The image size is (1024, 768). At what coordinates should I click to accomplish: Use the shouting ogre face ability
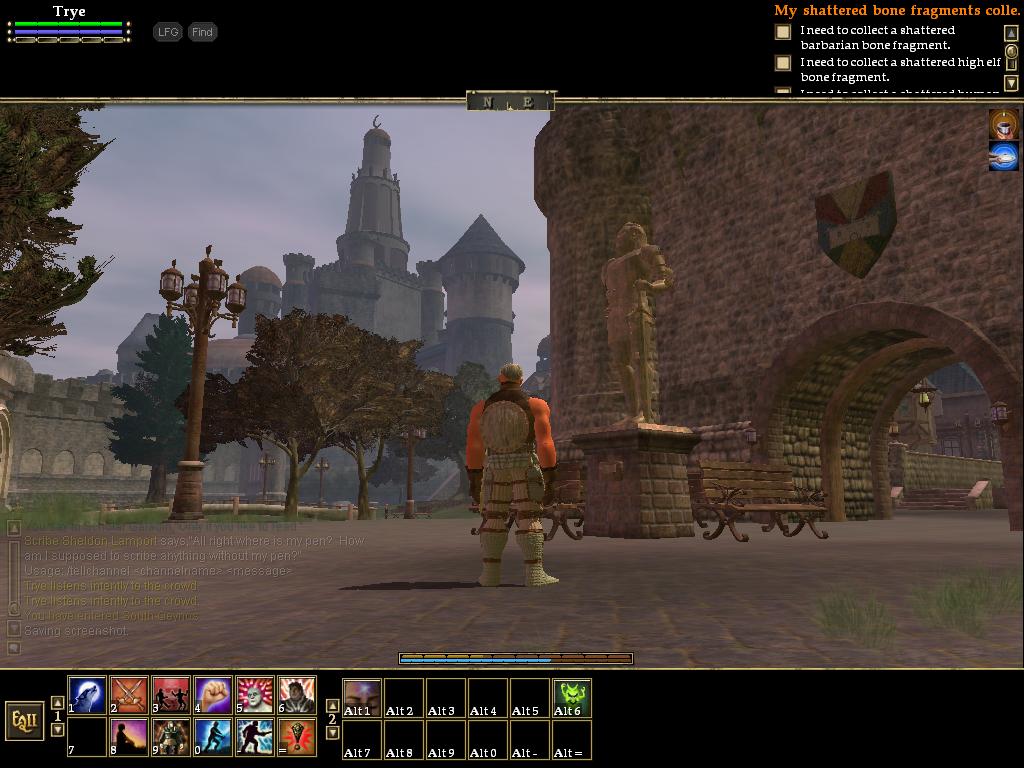click(x=255, y=696)
